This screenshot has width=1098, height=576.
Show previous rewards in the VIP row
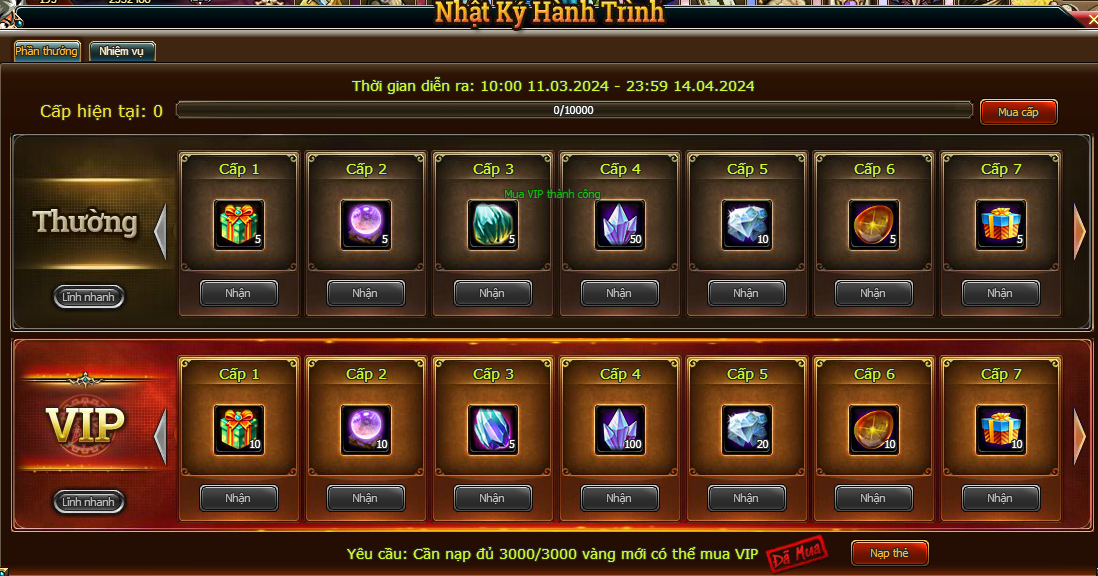pyautogui.click(x=160, y=436)
